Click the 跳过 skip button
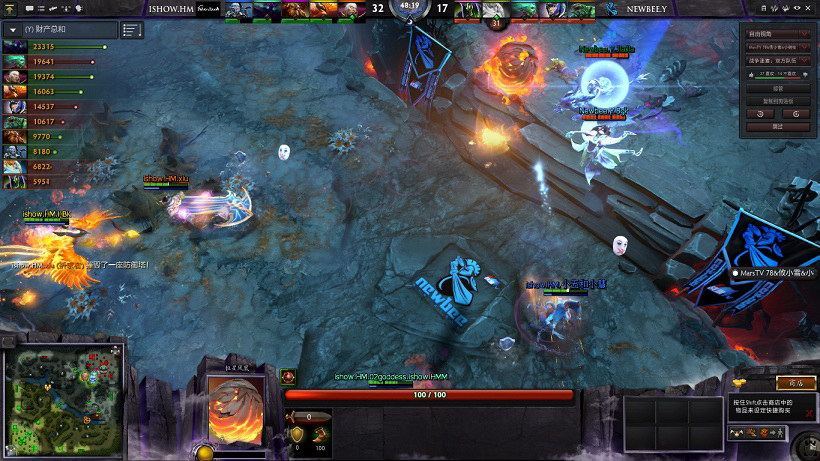This screenshot has width=820, height=461. (777, 127)
